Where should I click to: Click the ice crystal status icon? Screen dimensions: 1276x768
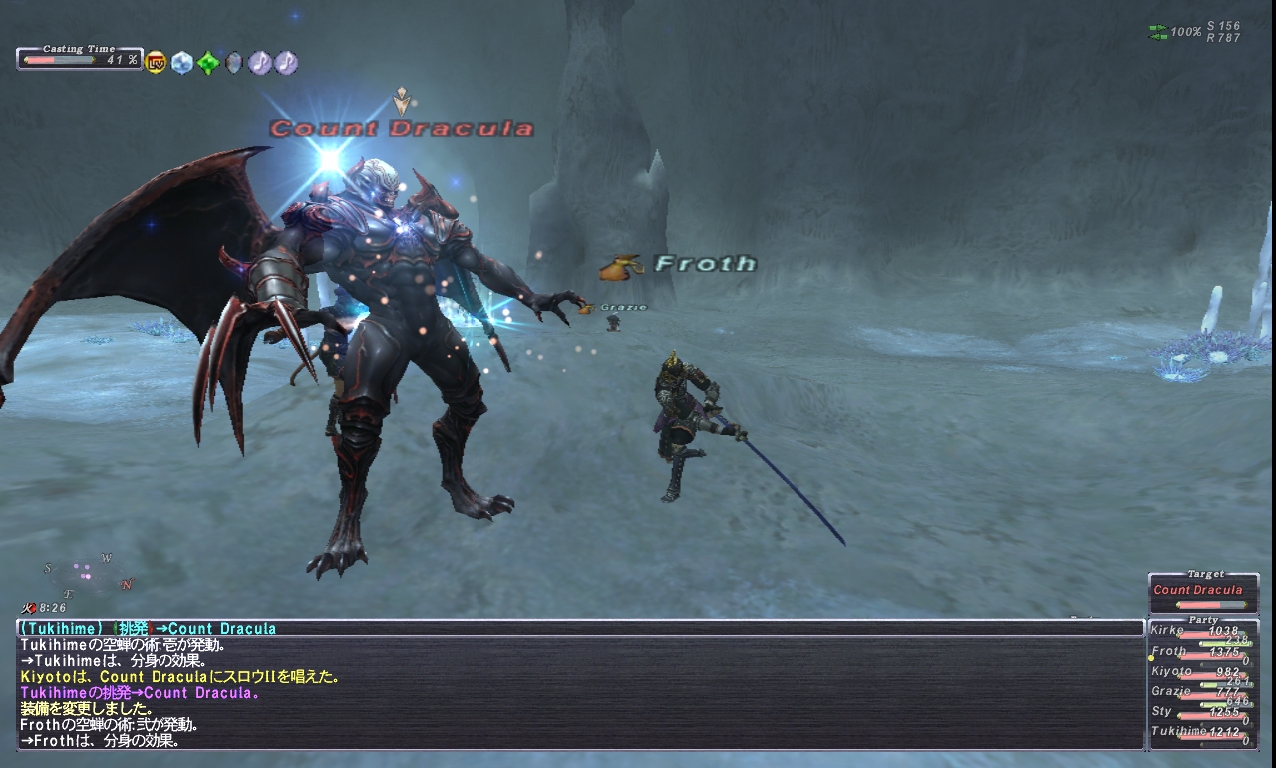click(181, 63)
